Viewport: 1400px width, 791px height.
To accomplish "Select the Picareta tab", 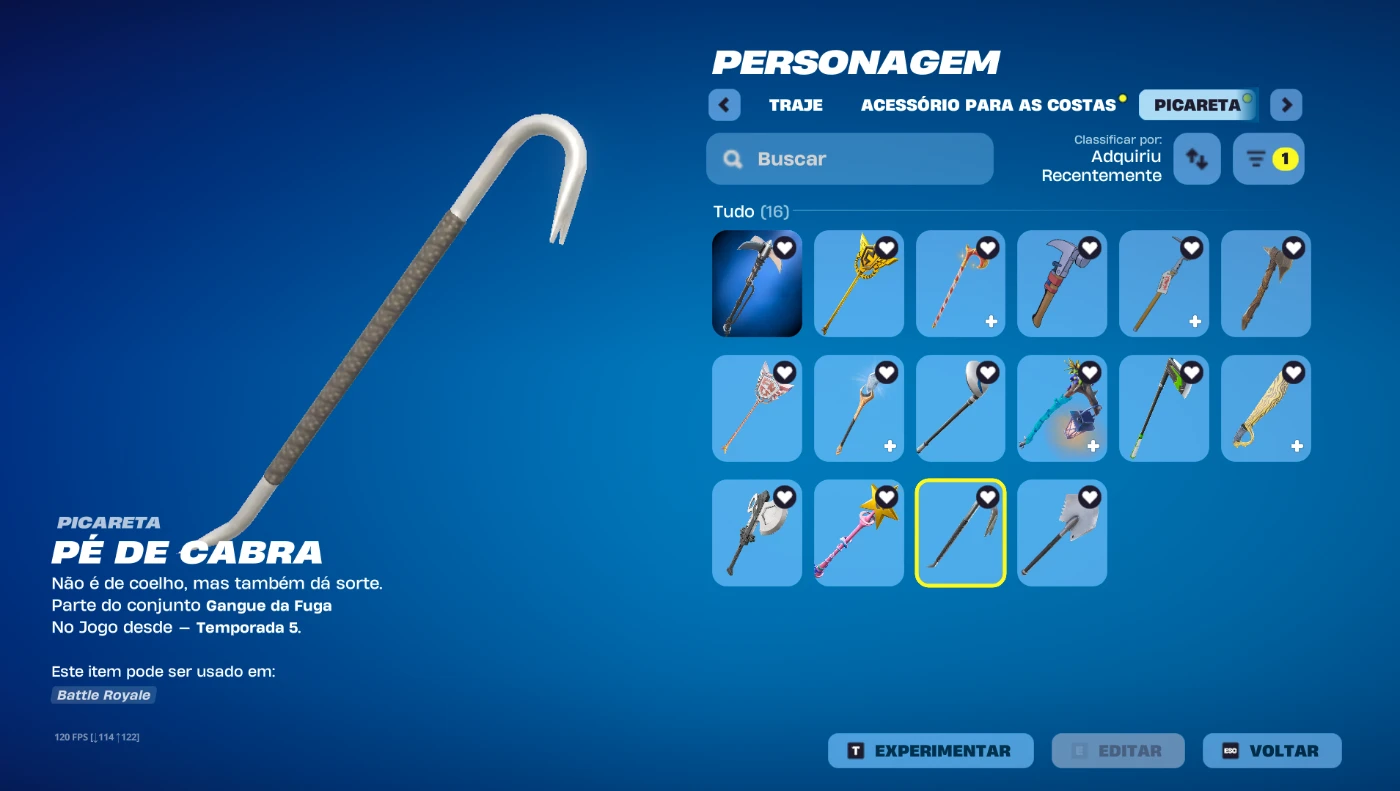I will click(x=1197, y=105).
